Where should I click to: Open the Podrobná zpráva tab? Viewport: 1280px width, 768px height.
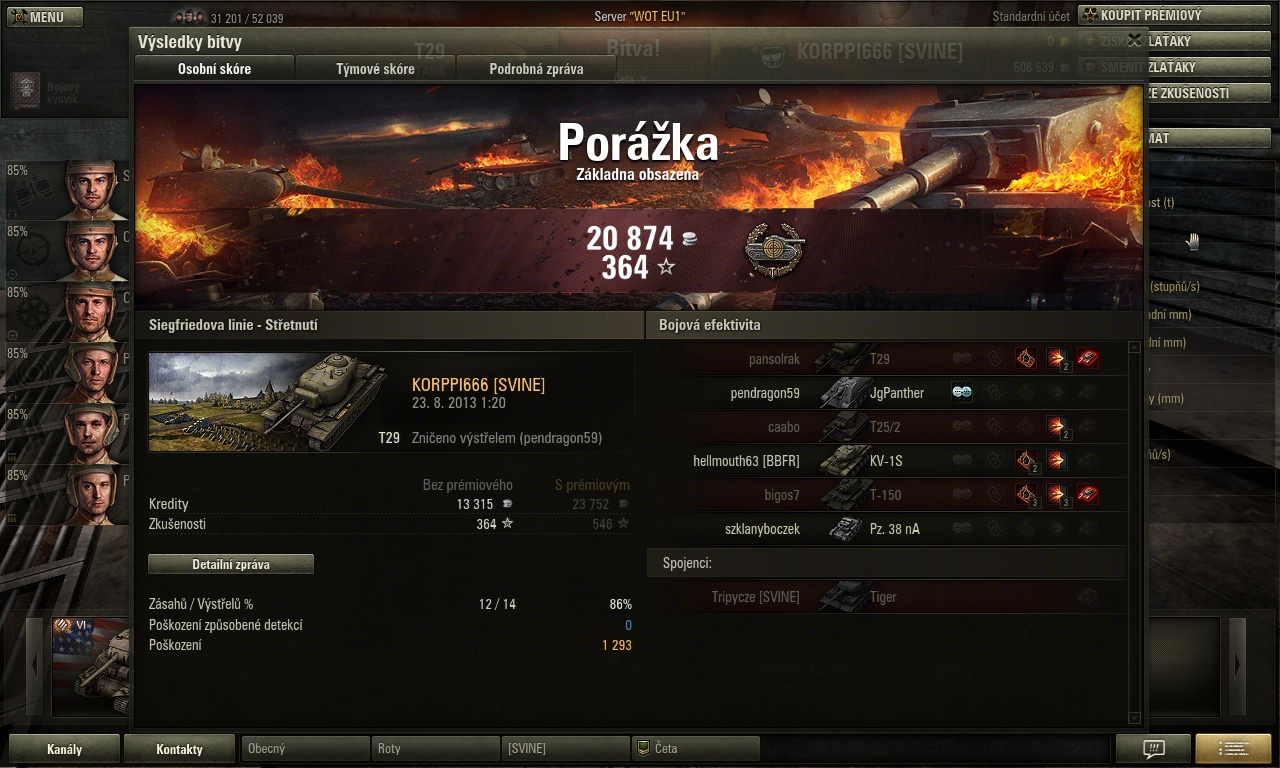(536, 69)
